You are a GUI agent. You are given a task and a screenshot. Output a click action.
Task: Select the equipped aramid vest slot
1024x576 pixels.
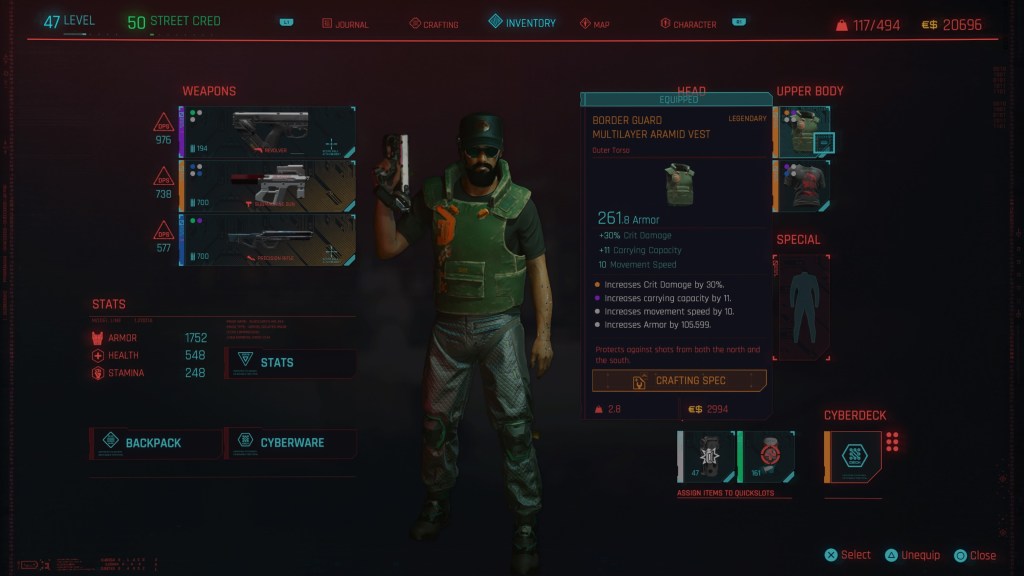(802, 132)
